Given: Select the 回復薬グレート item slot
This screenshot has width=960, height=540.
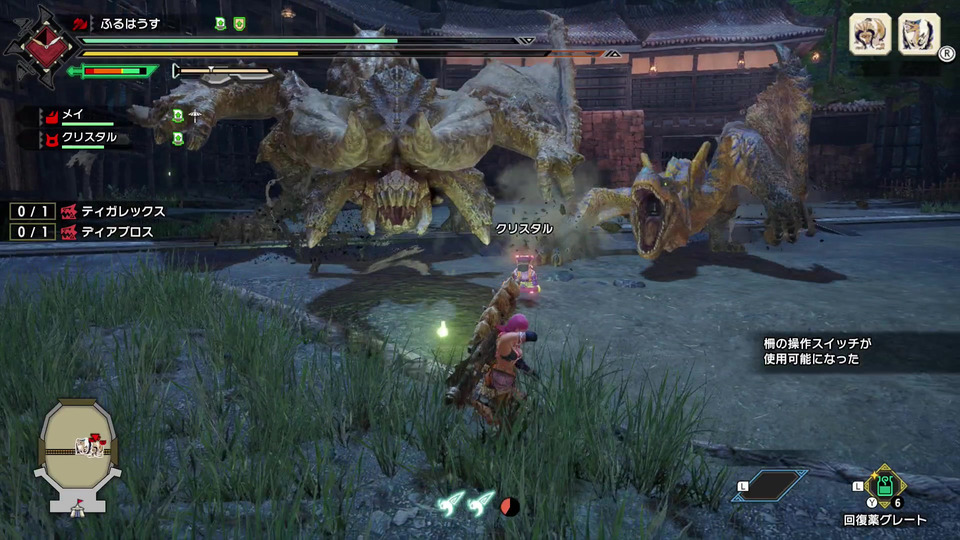Looking at the screenshot, I should pyautogui.click(x=886, y=486).
